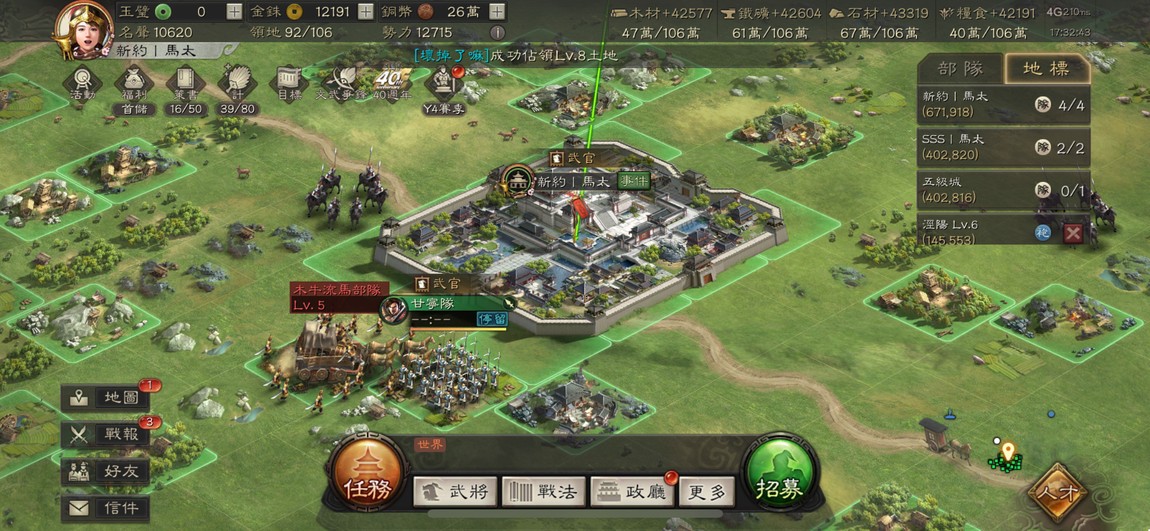
Task: View the 戰報 battle reports
Action: click(105, 434)
